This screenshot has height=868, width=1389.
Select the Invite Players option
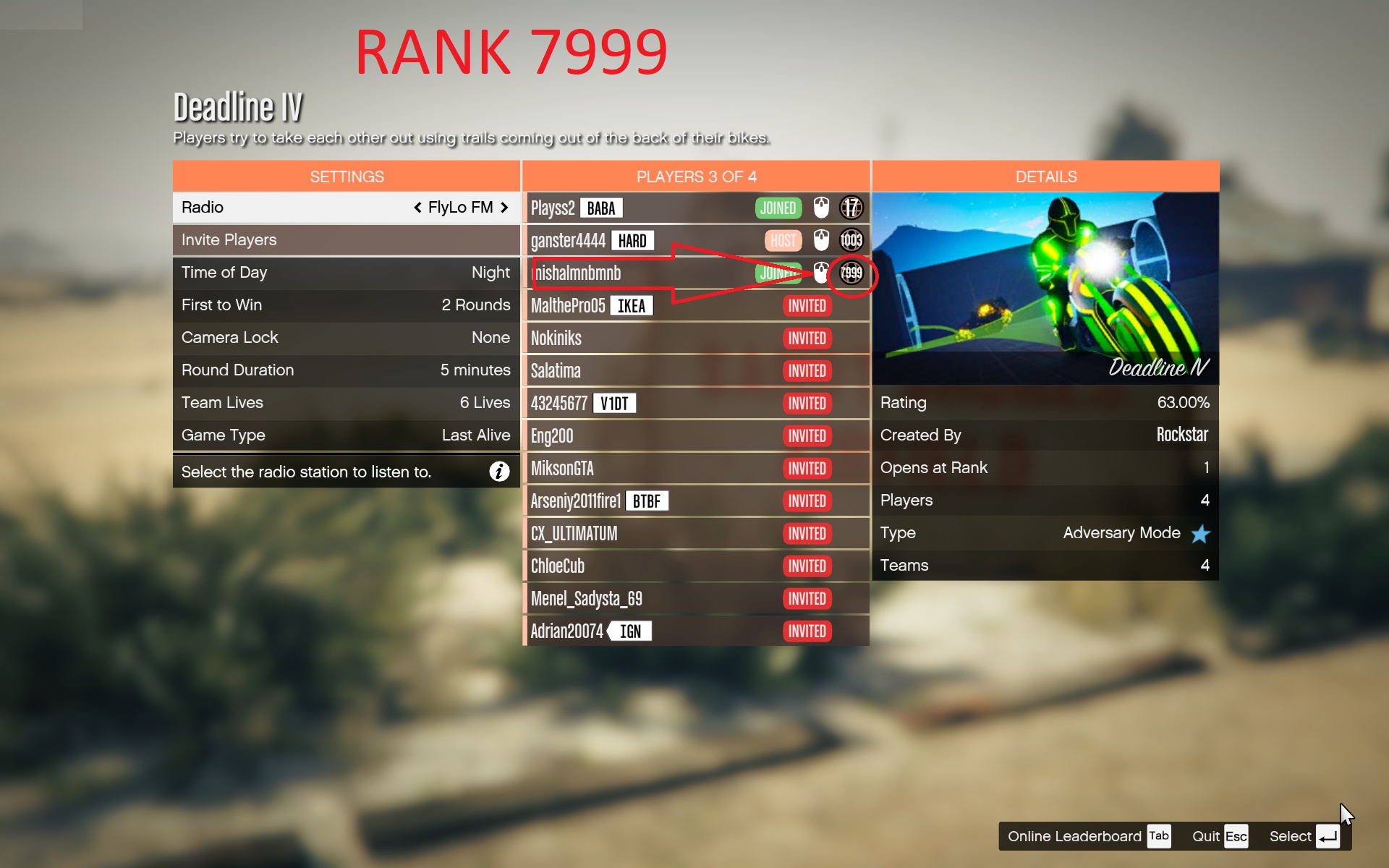346,239
